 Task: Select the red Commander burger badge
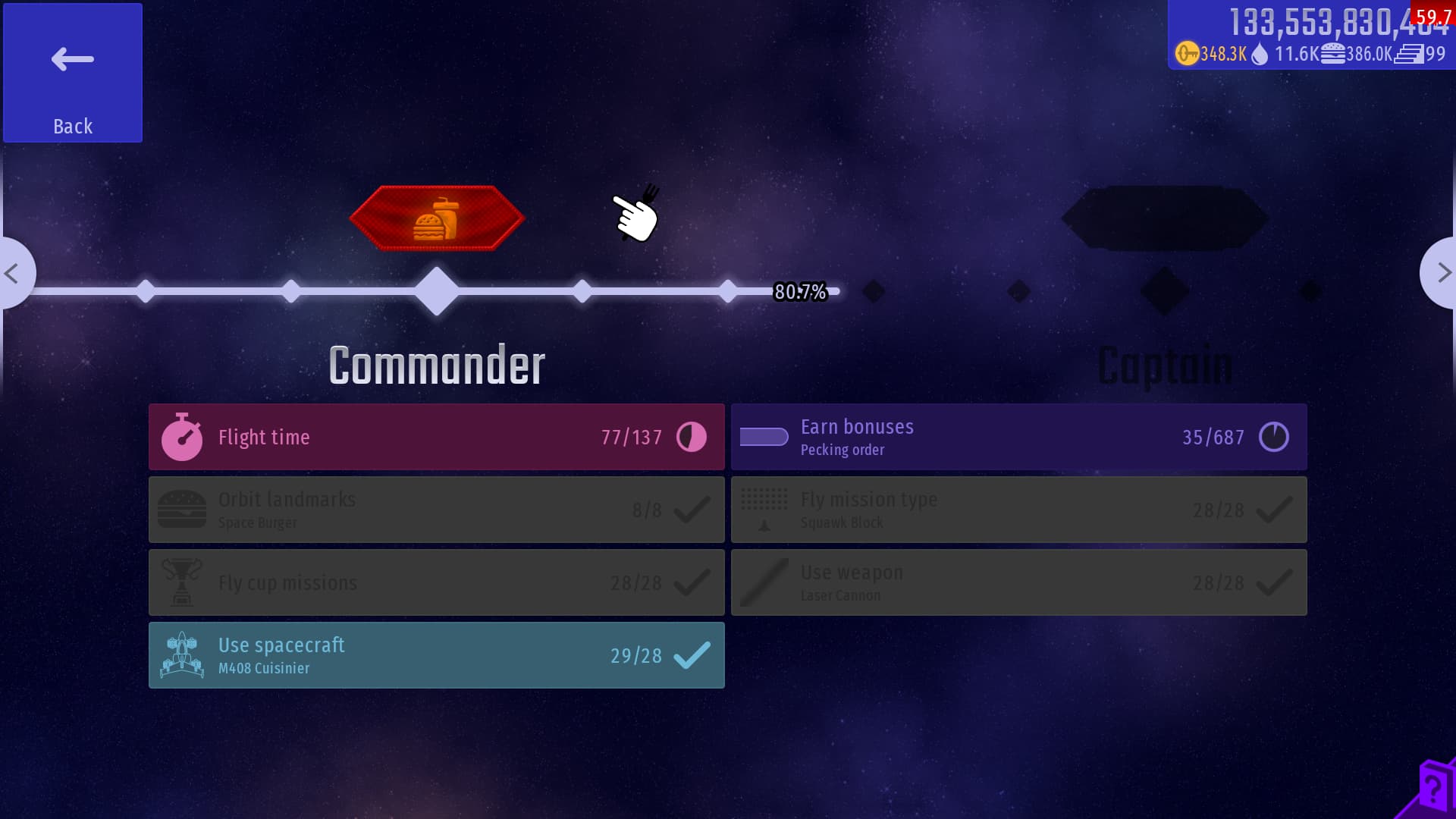[x=437, y=218]
